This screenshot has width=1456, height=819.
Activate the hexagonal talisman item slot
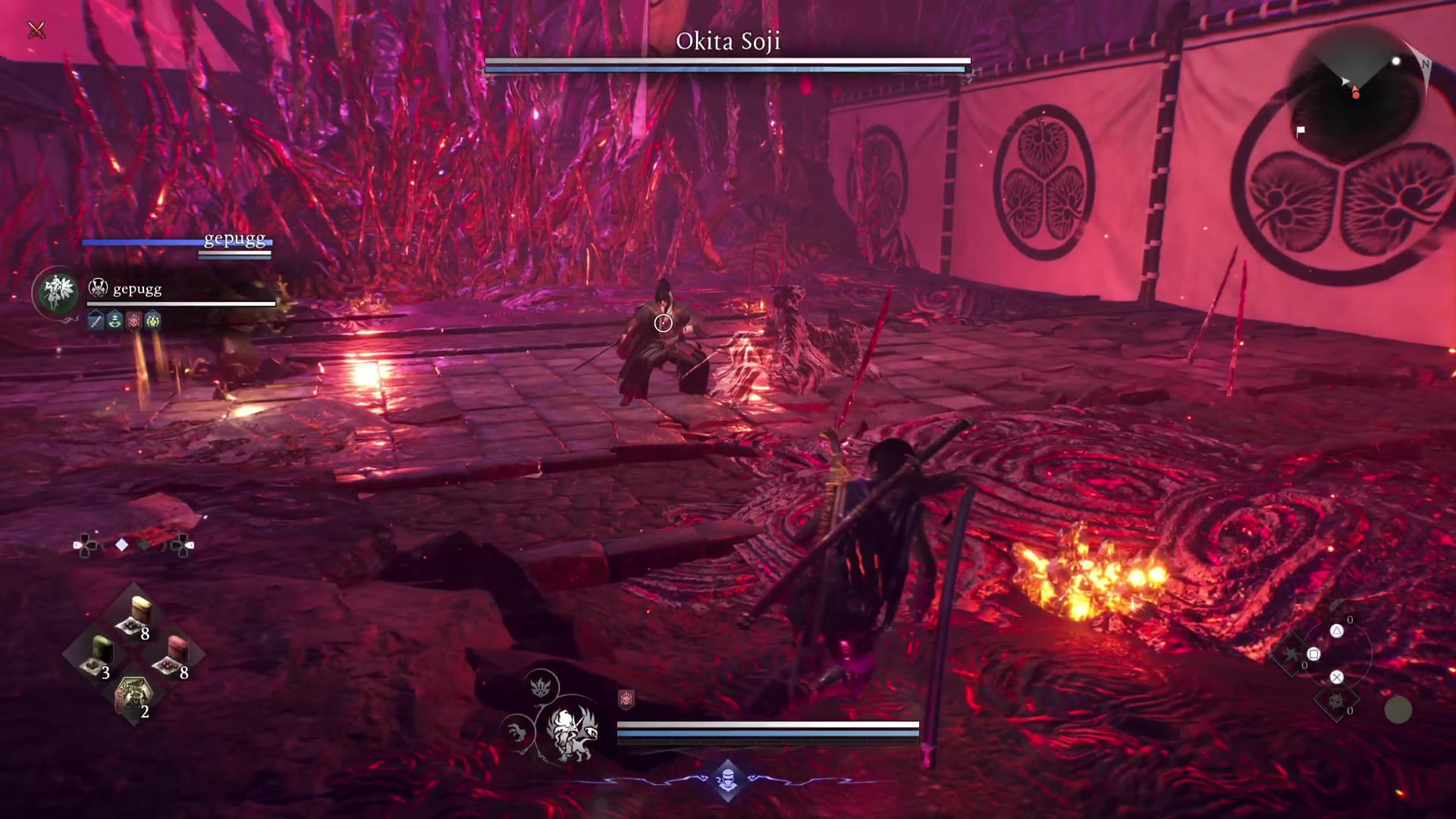[133, 695]
